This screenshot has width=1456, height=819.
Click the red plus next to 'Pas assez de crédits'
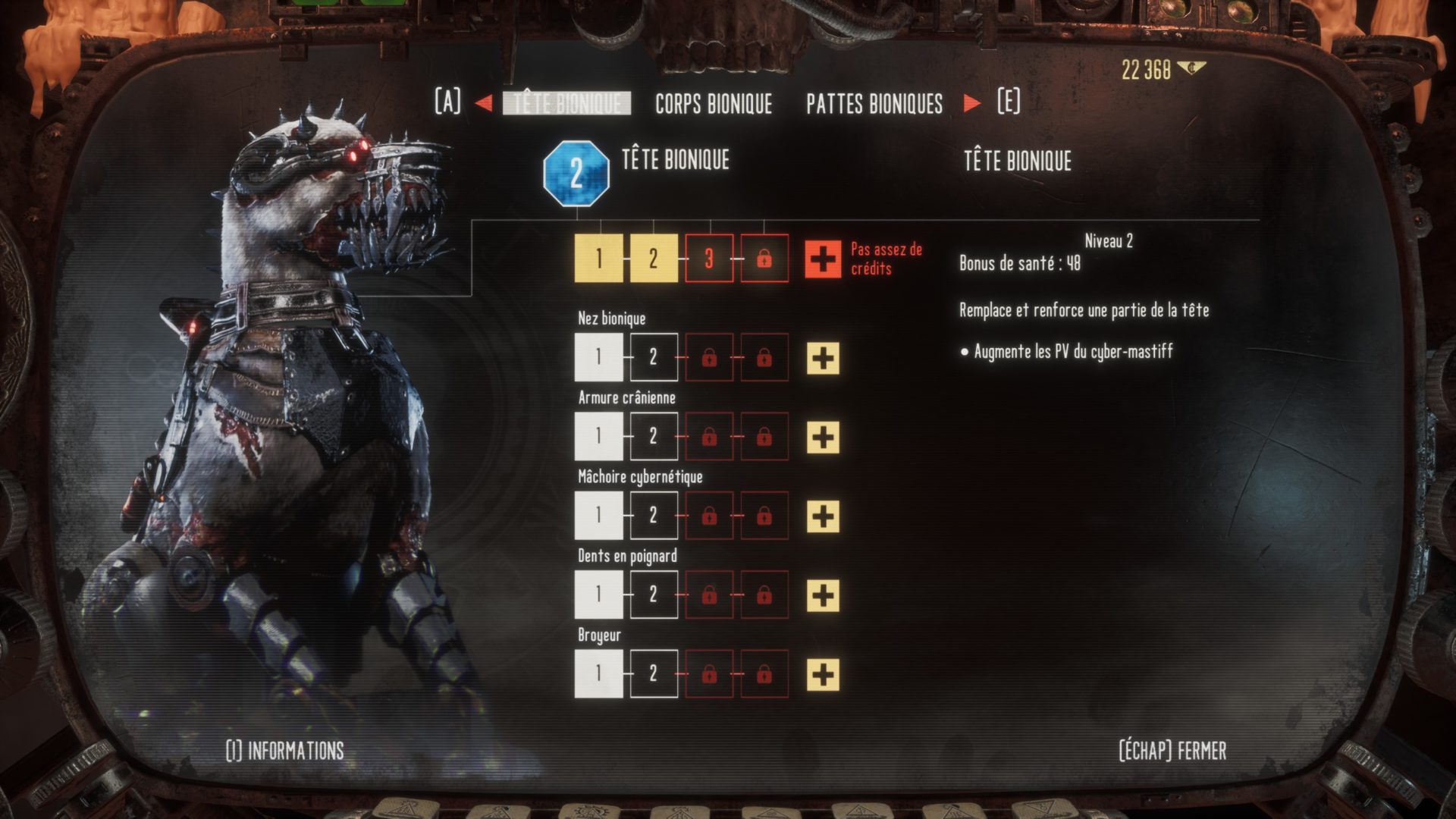[x=823, y=259]
